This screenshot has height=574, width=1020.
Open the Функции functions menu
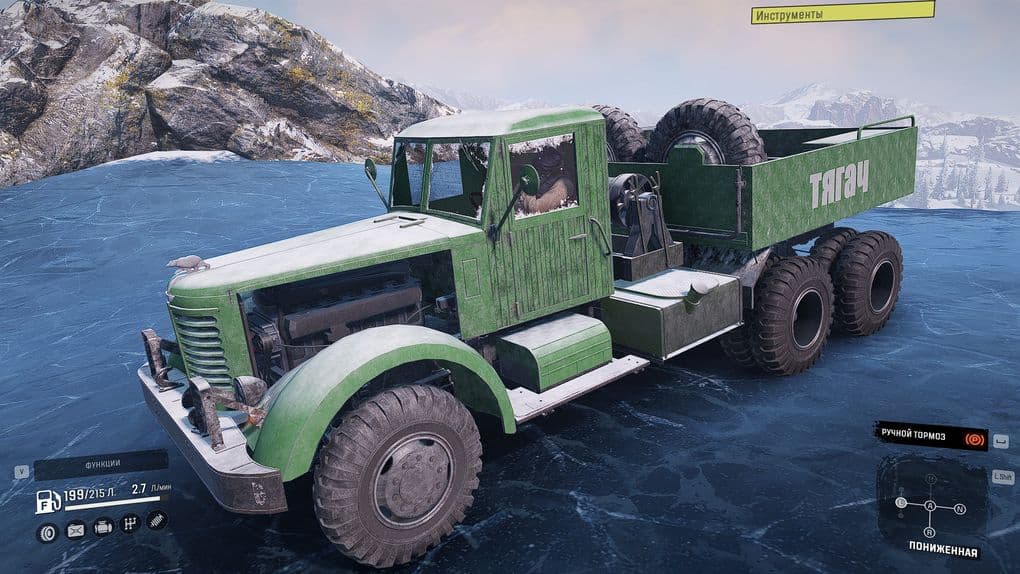(x=101, y=466)
